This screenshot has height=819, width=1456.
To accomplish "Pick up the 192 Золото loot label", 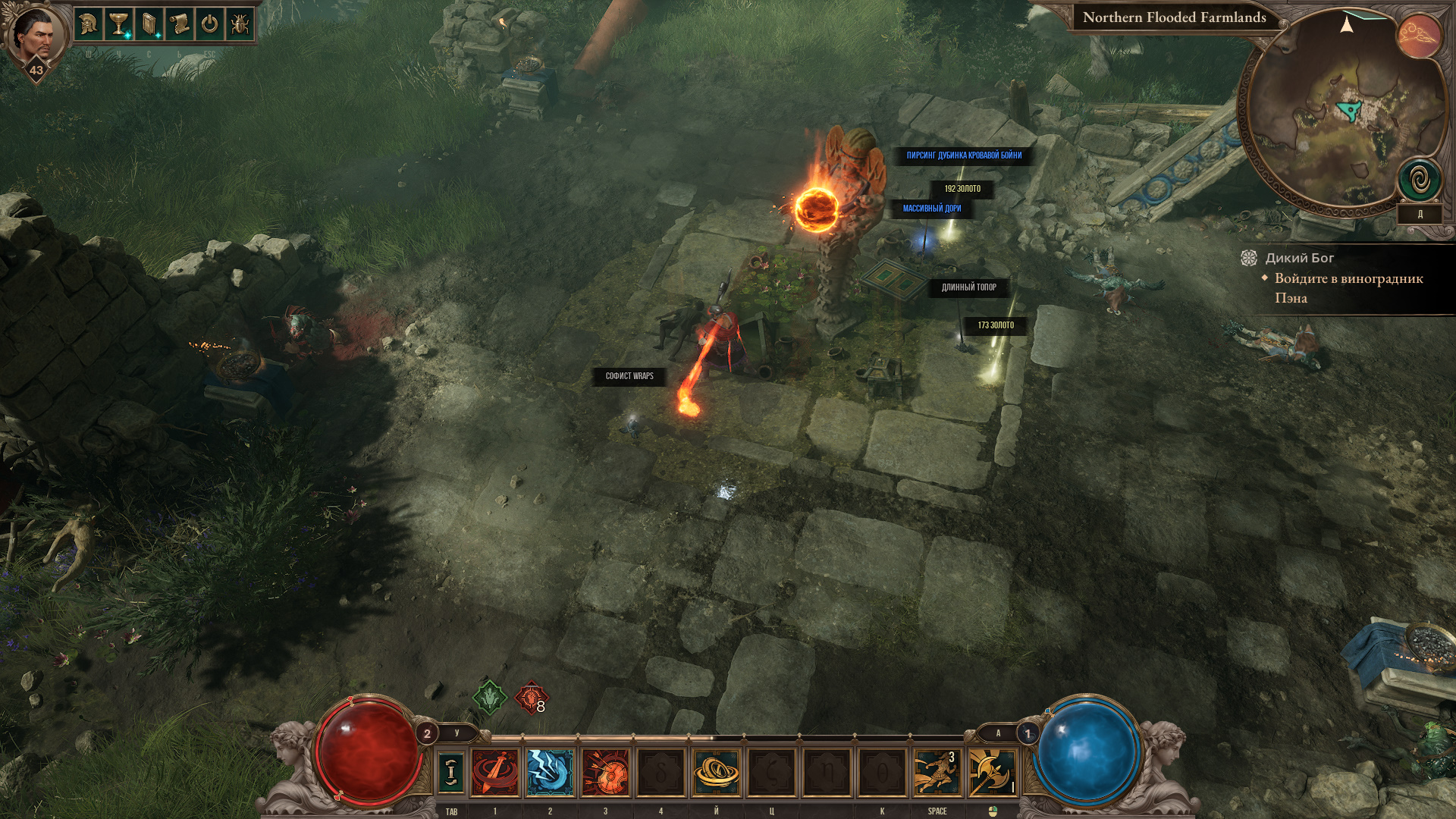I will tap(962, 189).
